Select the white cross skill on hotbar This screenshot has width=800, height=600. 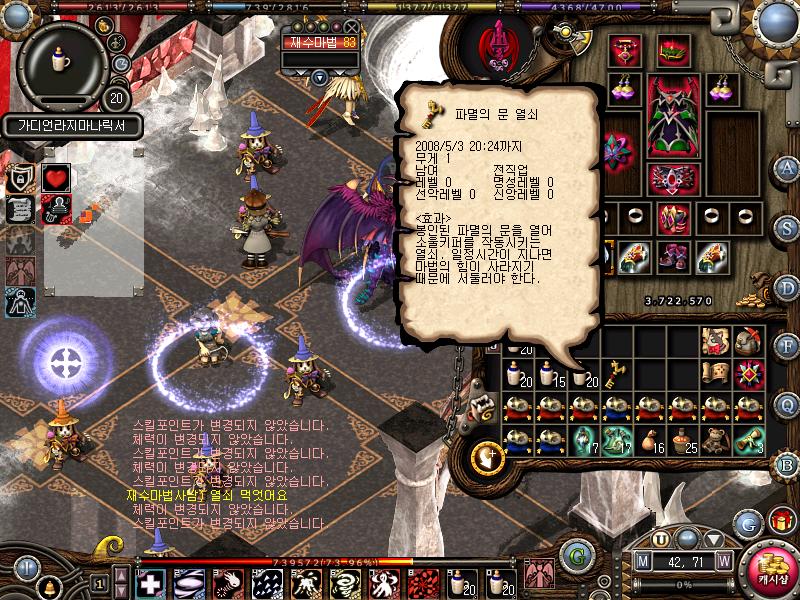pos(151,583)
